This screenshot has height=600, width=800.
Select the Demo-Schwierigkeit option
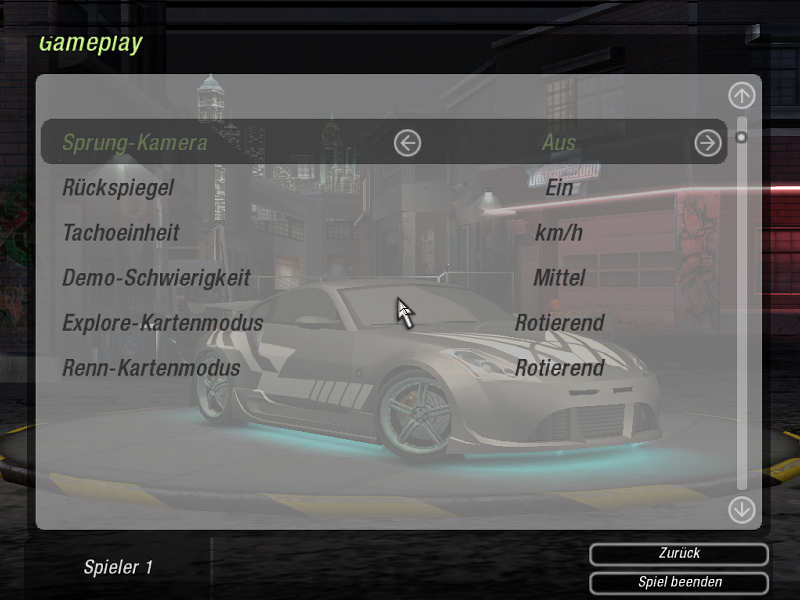(x=156, y=277)
